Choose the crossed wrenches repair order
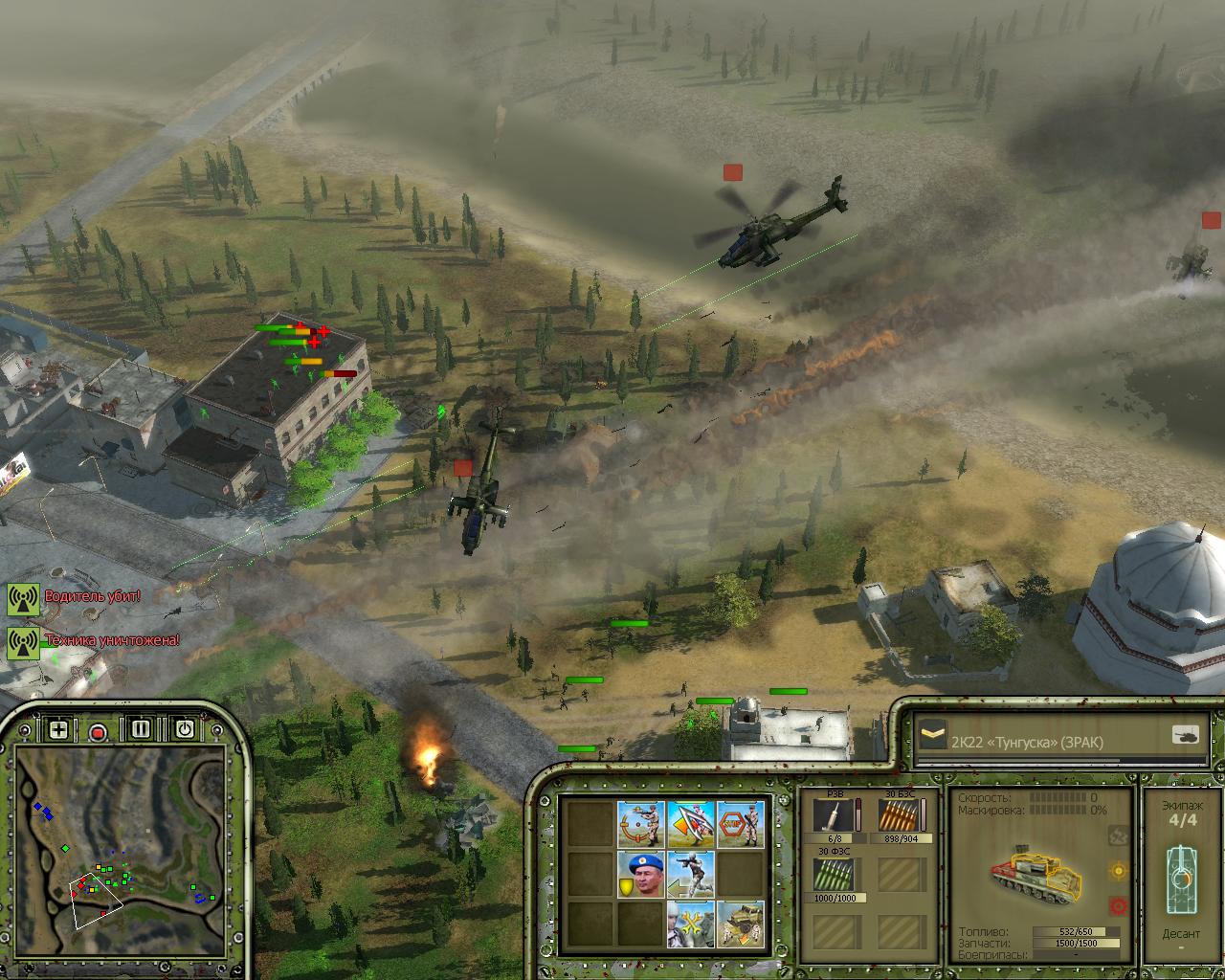 [691, 924]
